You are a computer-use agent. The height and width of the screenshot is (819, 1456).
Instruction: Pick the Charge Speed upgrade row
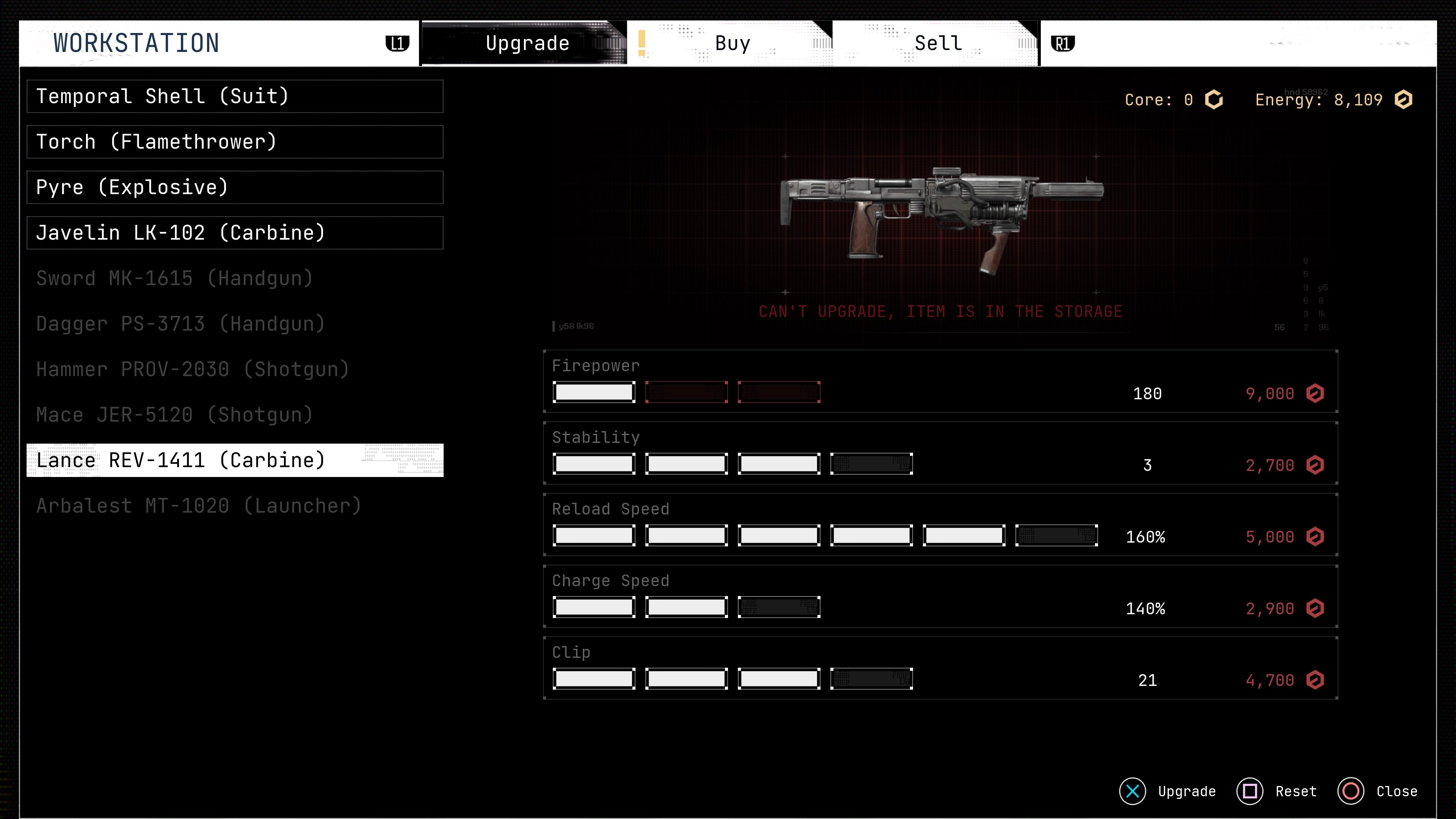click(940, 596)
